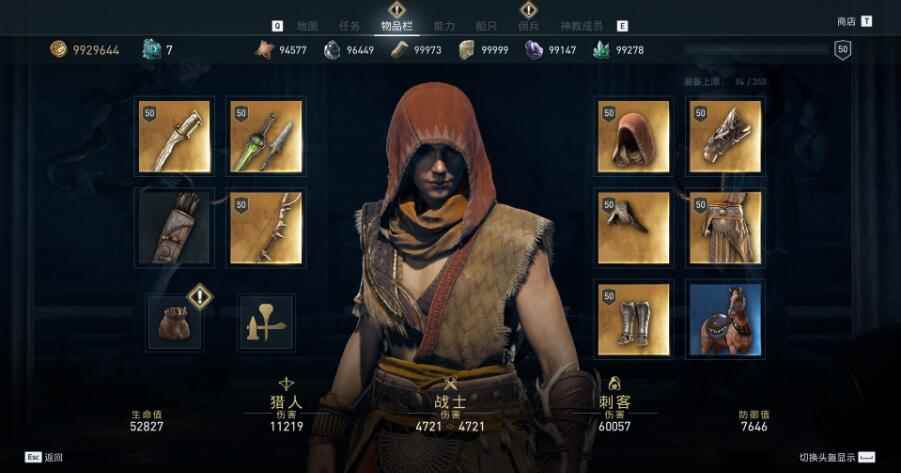Open the 佣兵 (Mercenaries) tab

click(529, 25)
